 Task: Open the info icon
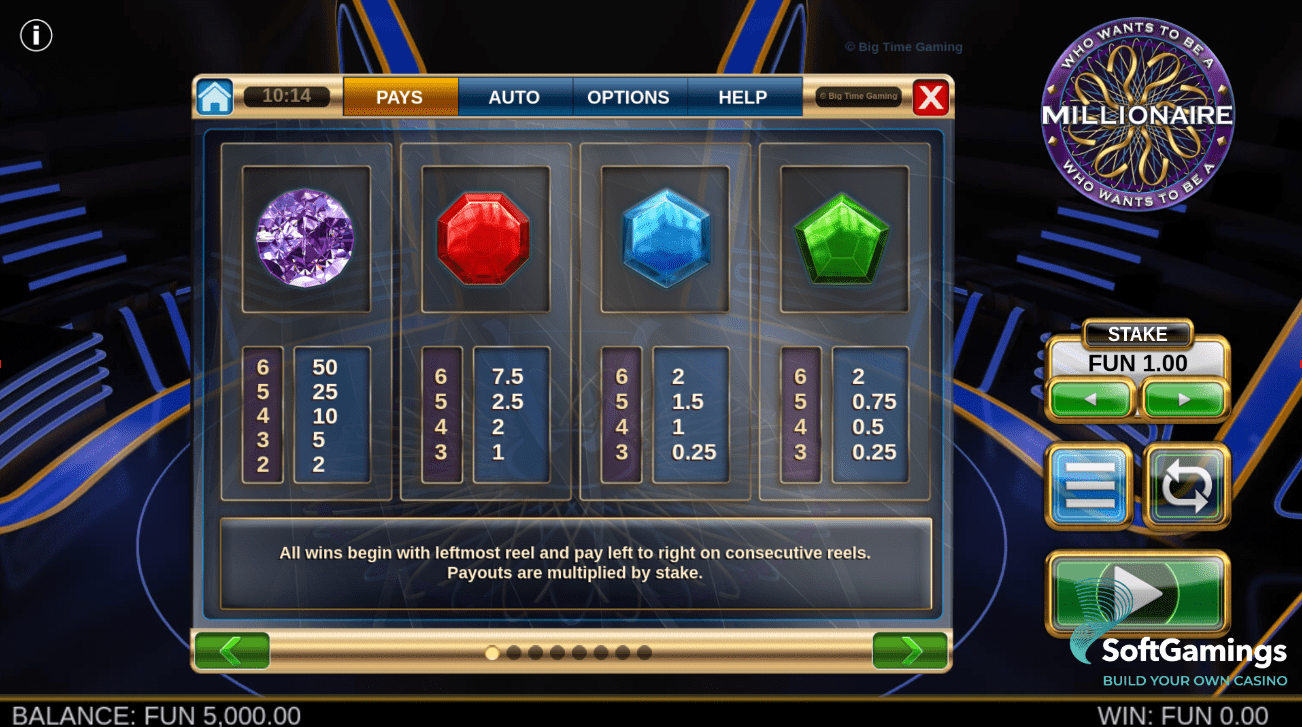36,36
